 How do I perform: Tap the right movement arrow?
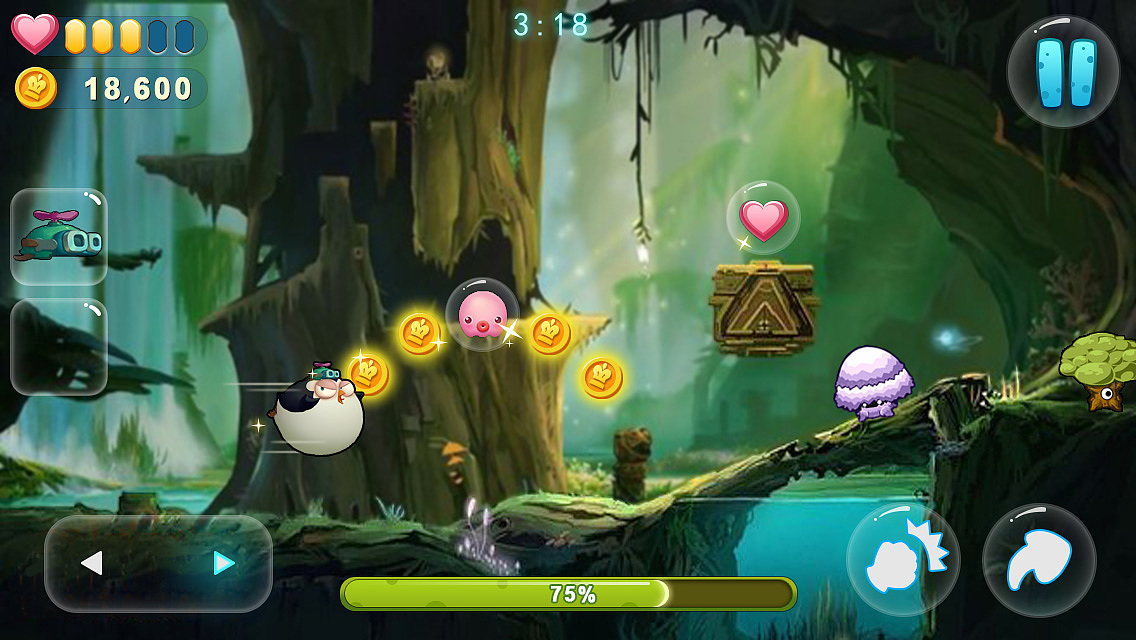click(x=224, y=564)
